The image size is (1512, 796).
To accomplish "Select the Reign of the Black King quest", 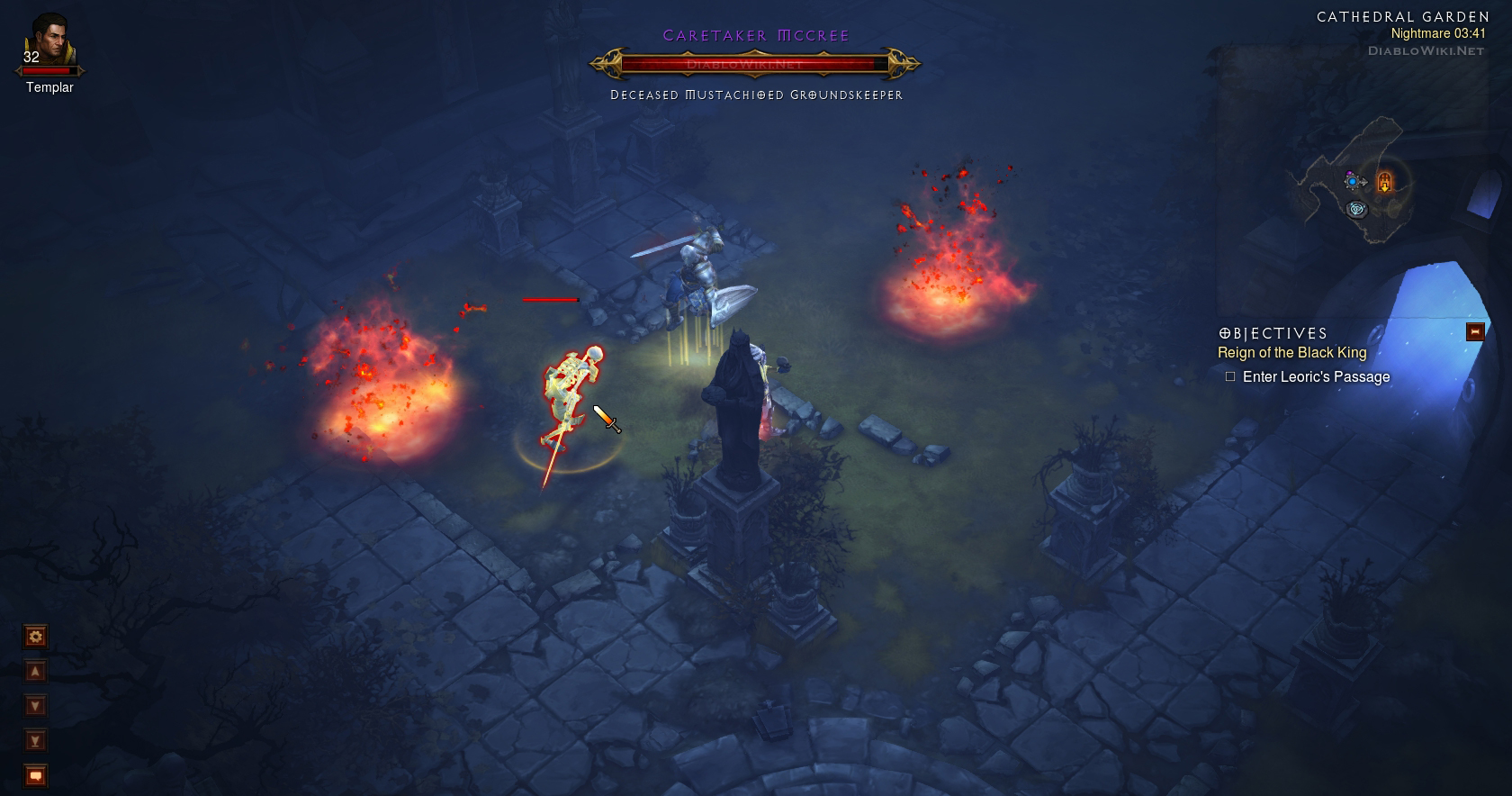I will 1291,353.
